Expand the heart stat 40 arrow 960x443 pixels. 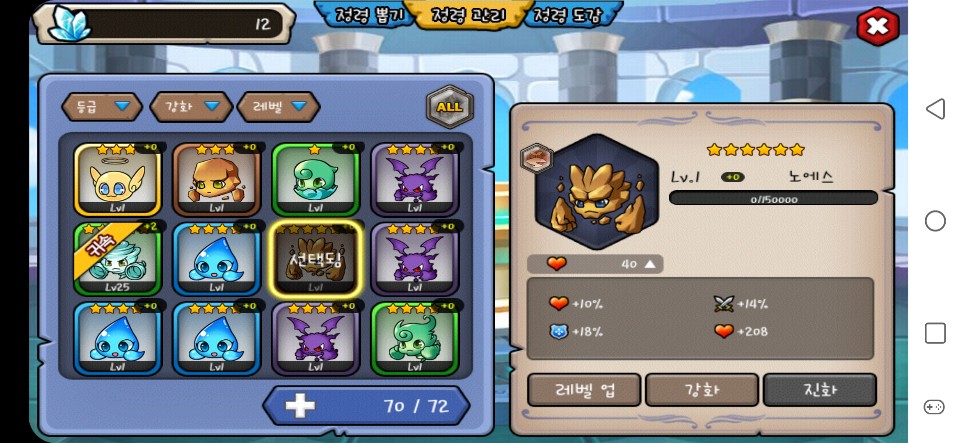click(651, 264)
